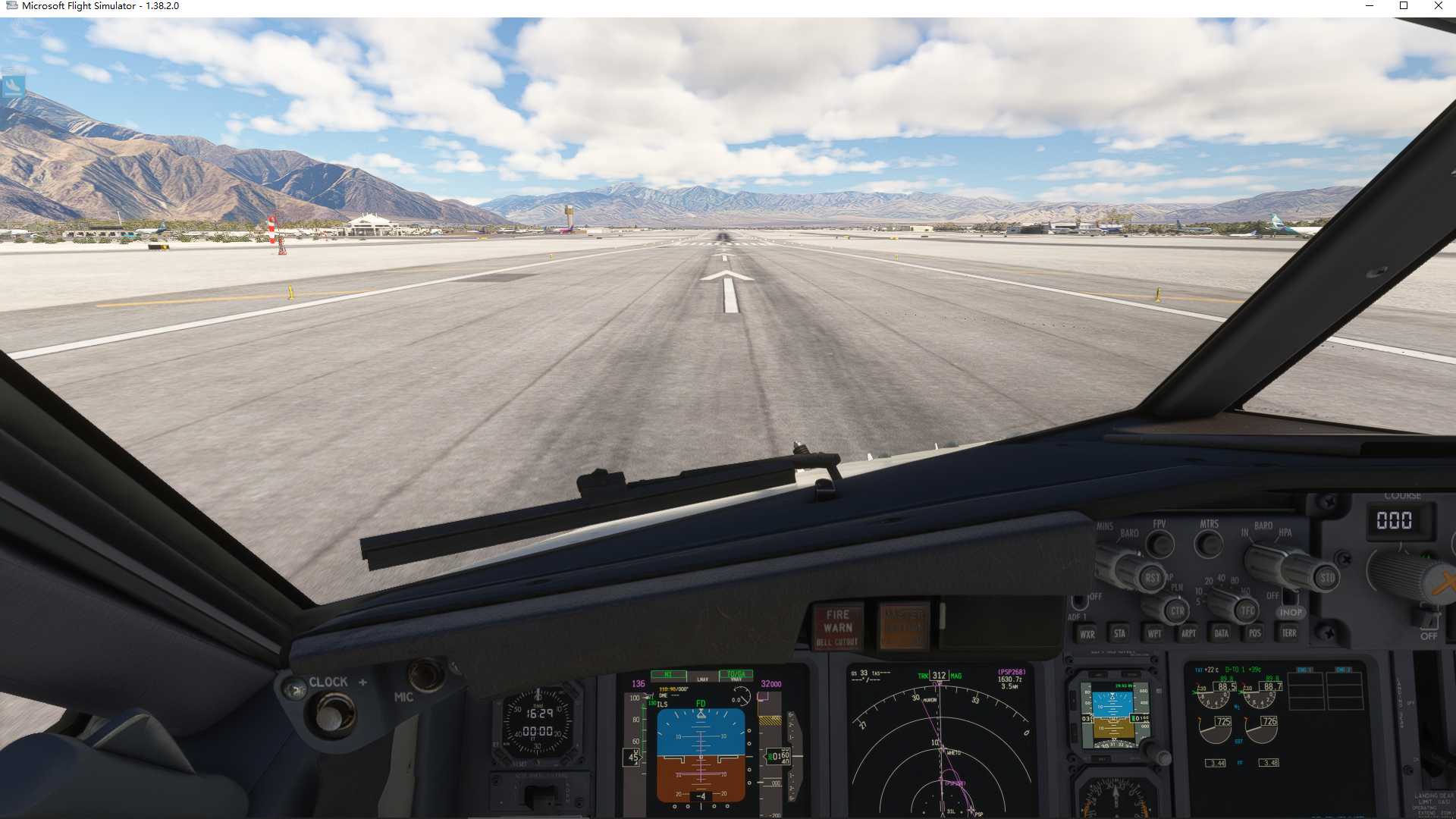Activate the STA map button
This screenshot has height=819, width=1456.
tap(1119, 633)
